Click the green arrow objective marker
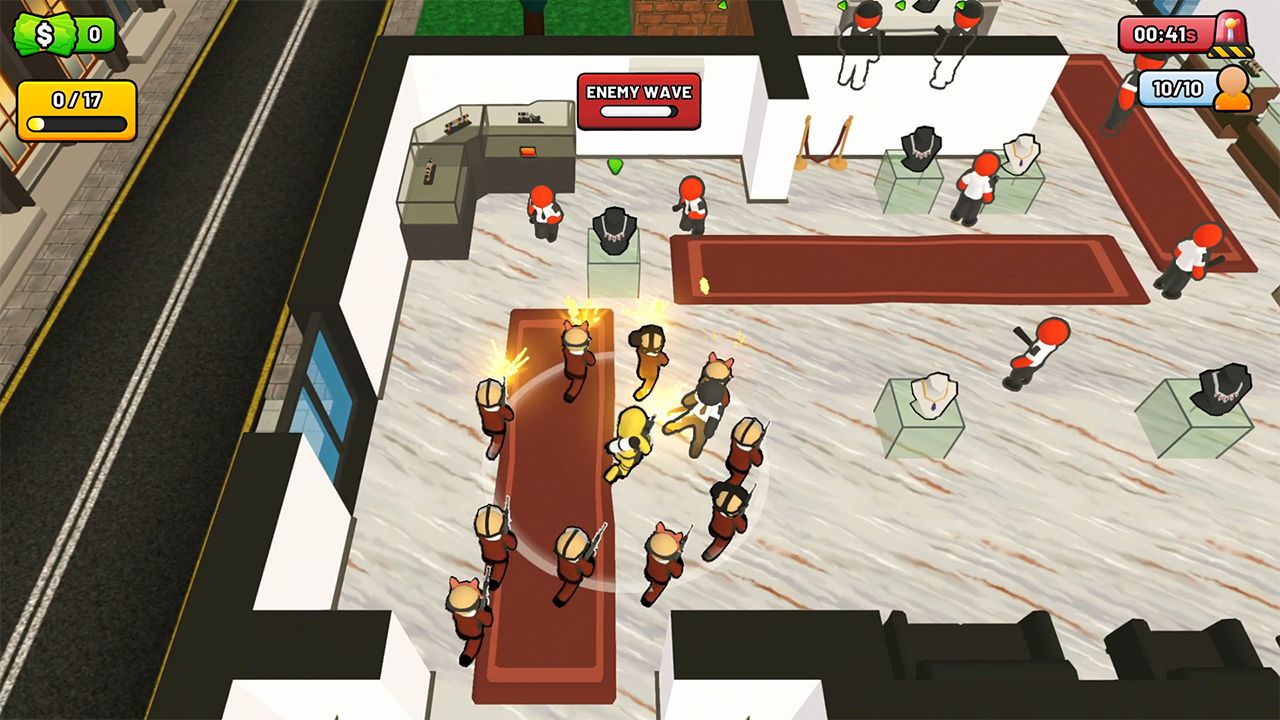This screenshot has width=1280, height=720. click(614, 166)
